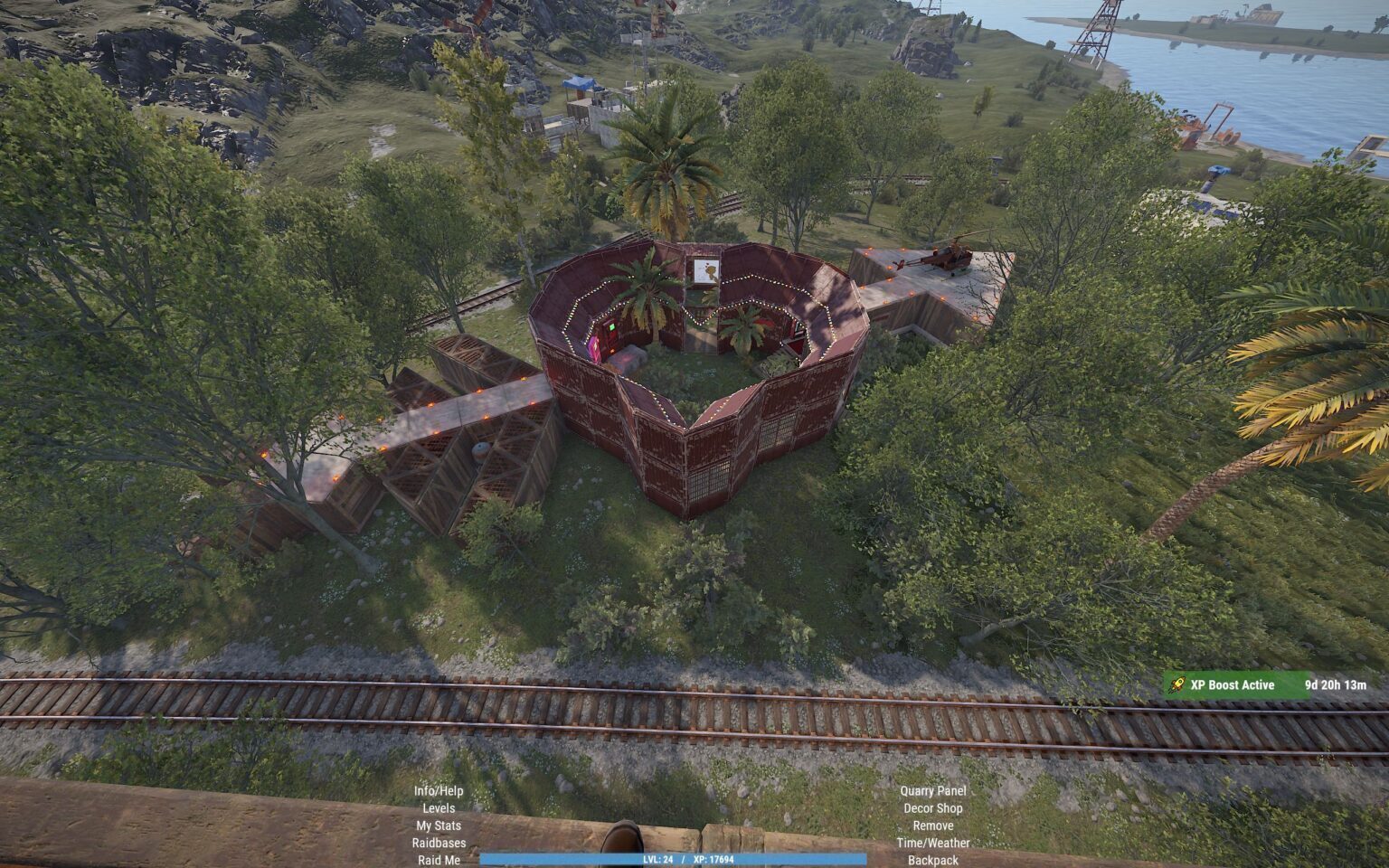Select the Raid Me option
Screen dimensions: 1389x868
pos(439,860)
